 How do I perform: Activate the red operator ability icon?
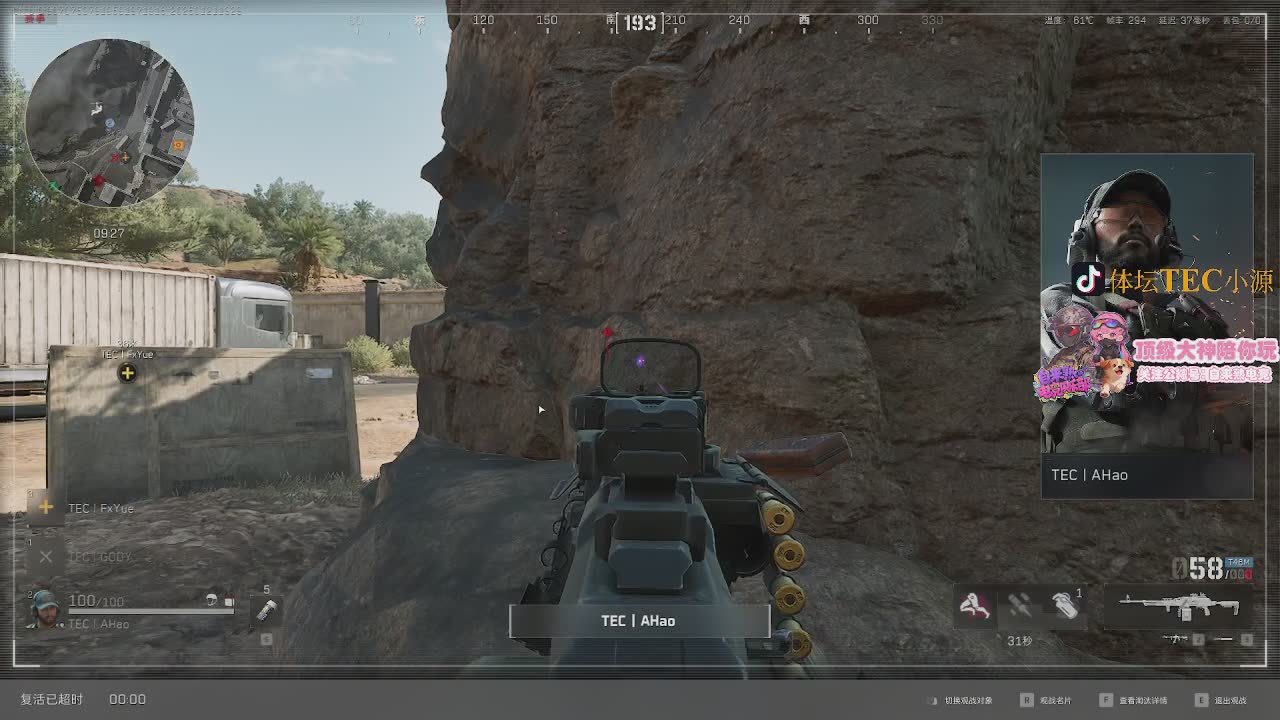pyautogui.click(x=974, y=605)
